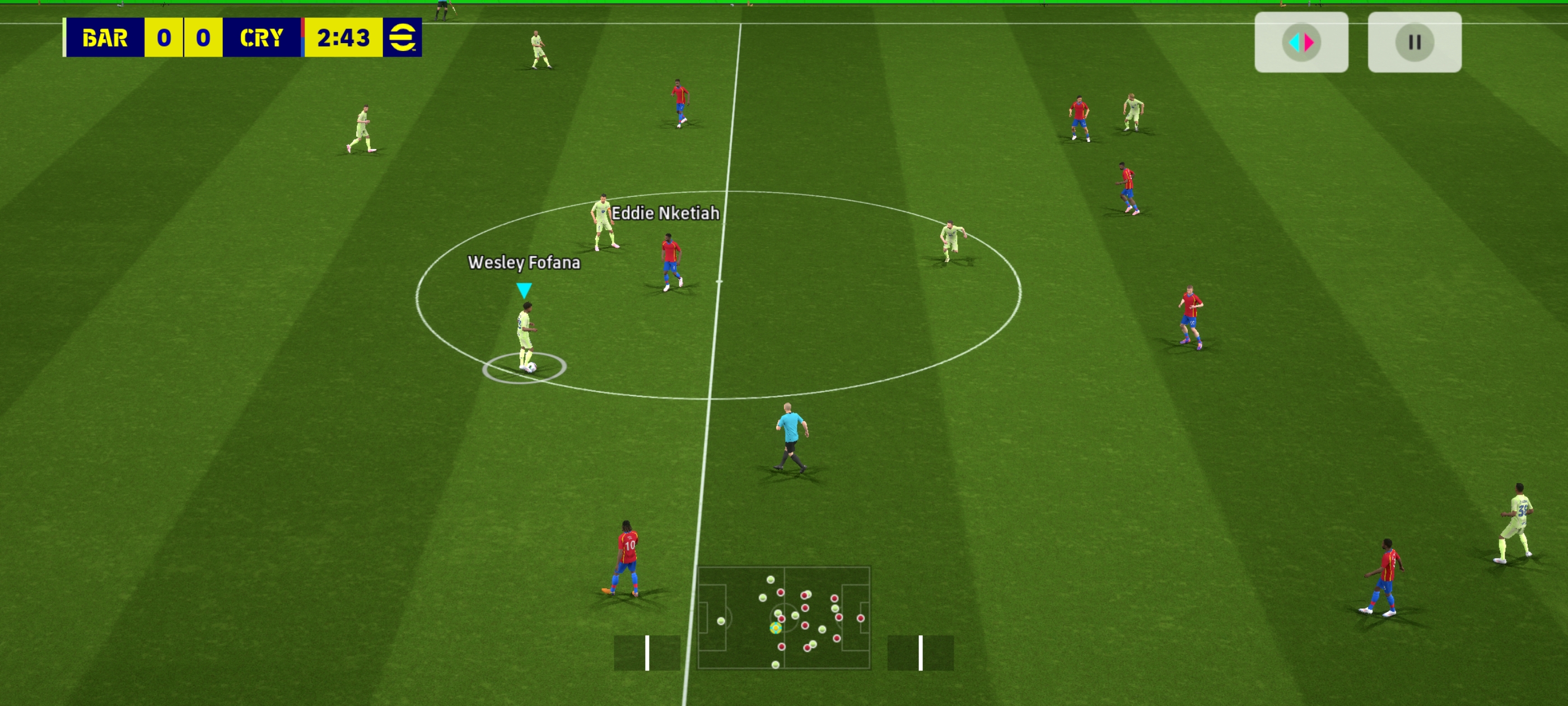The image size is (1568, 706).
Task: Pause the match
Action: coord(1414,42)
